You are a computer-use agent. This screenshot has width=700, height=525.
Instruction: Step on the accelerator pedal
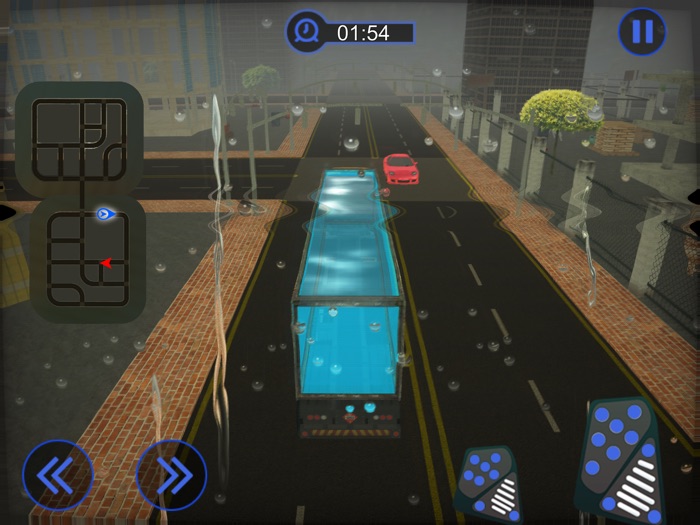(621, 460)
